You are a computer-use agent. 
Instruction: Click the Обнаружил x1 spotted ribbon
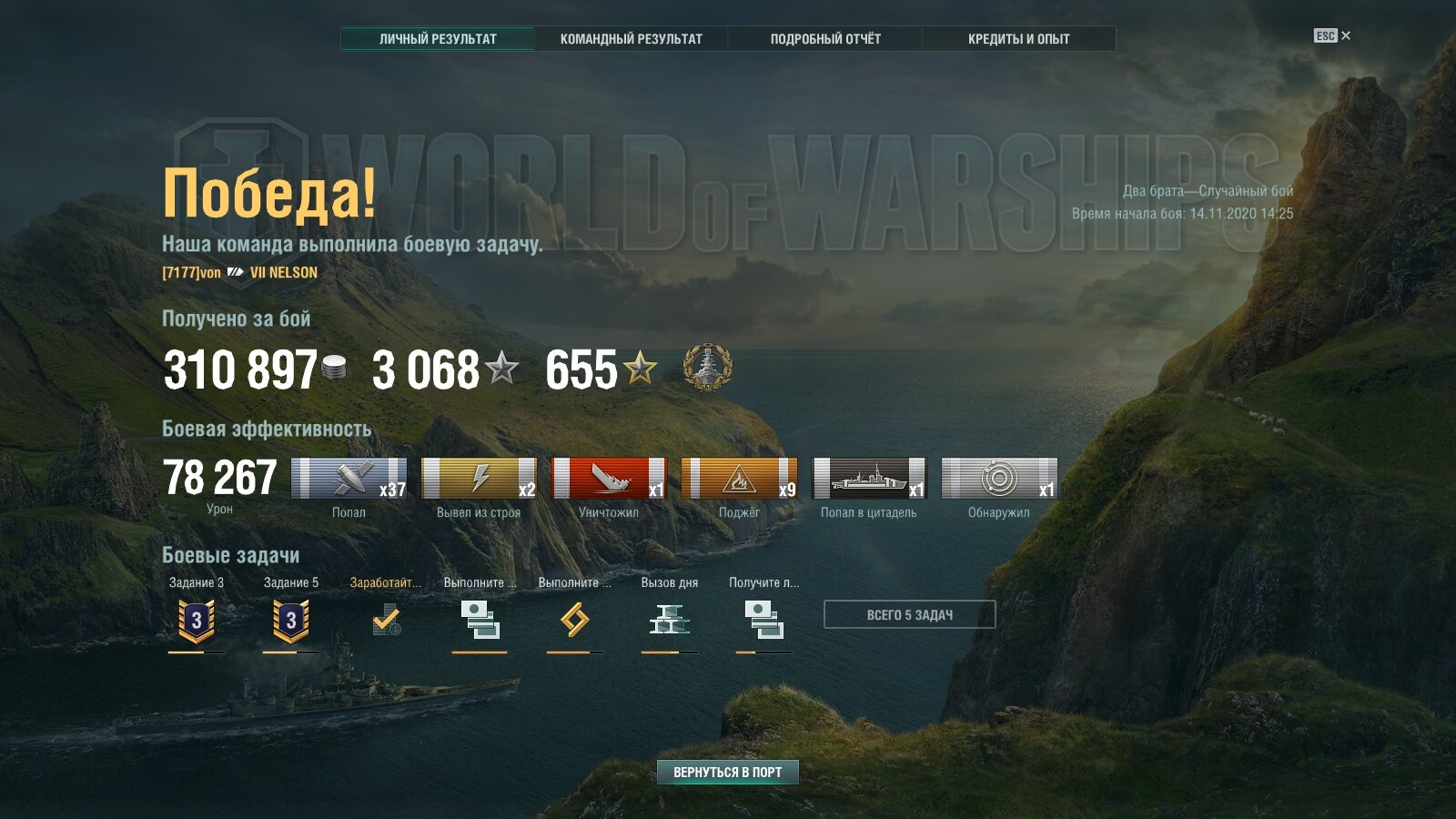click(999, 479)
